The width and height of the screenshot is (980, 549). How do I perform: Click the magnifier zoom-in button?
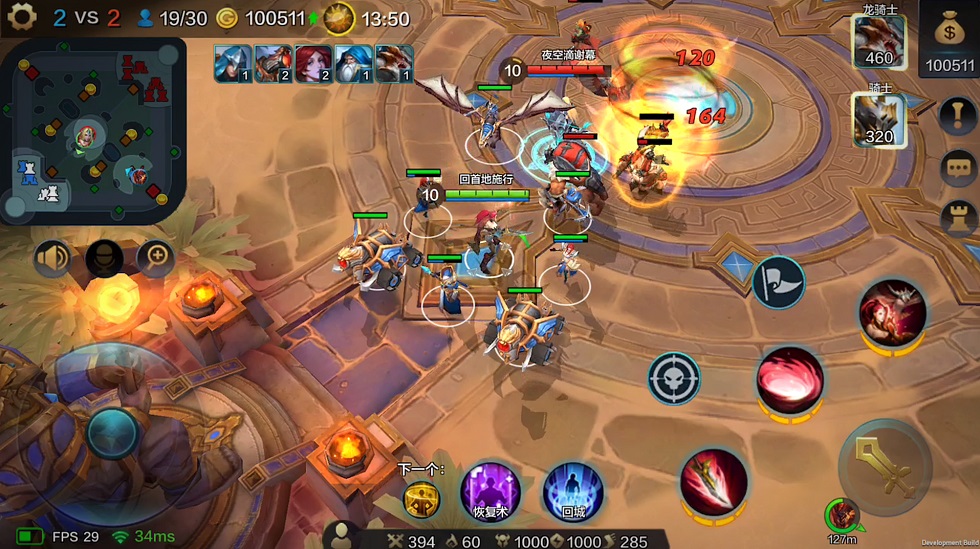click(x=156, y=259)
